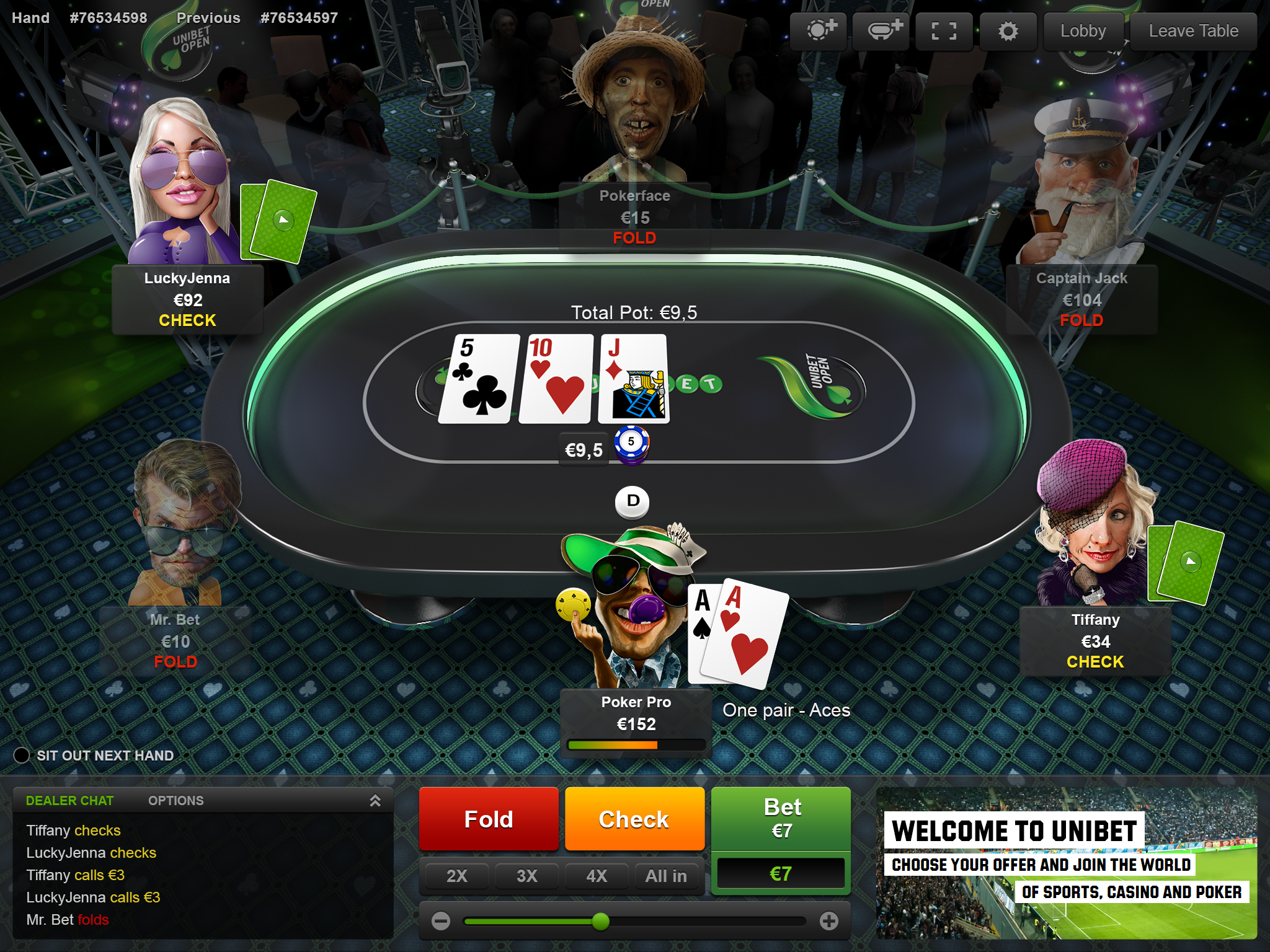
Task: Set bet size to 2X
Action: pyautogui.click(x=457, y=876)
